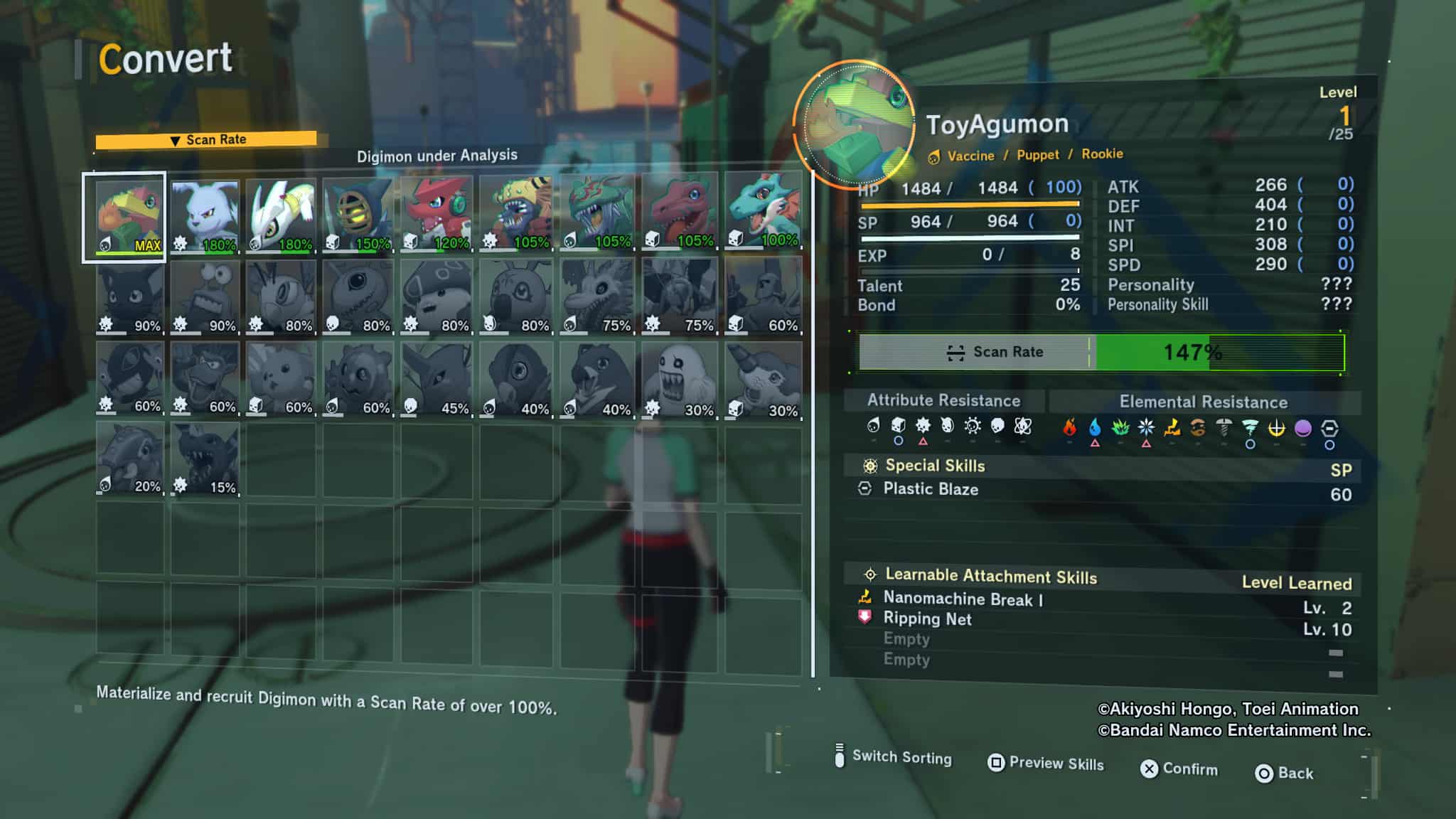Pick the blue dragon Digimon at 100%
This screenshot has width=1456, height=819.
(764, 212)
